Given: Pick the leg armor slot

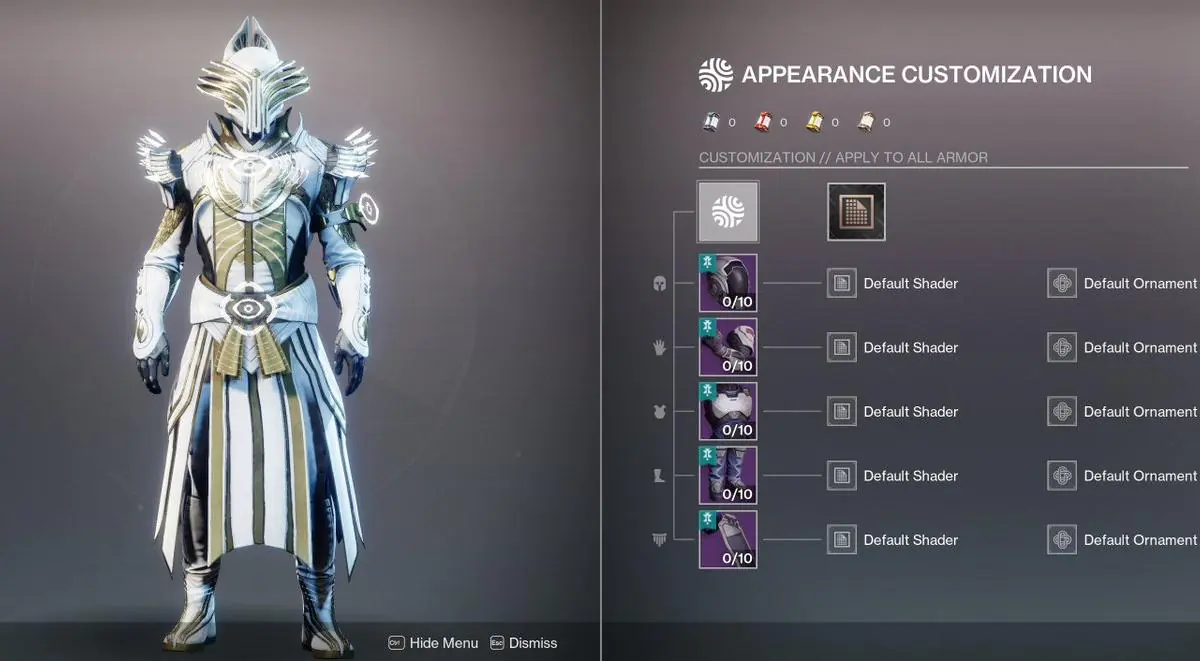Looking at the screenshot, I should pos(728,475).
